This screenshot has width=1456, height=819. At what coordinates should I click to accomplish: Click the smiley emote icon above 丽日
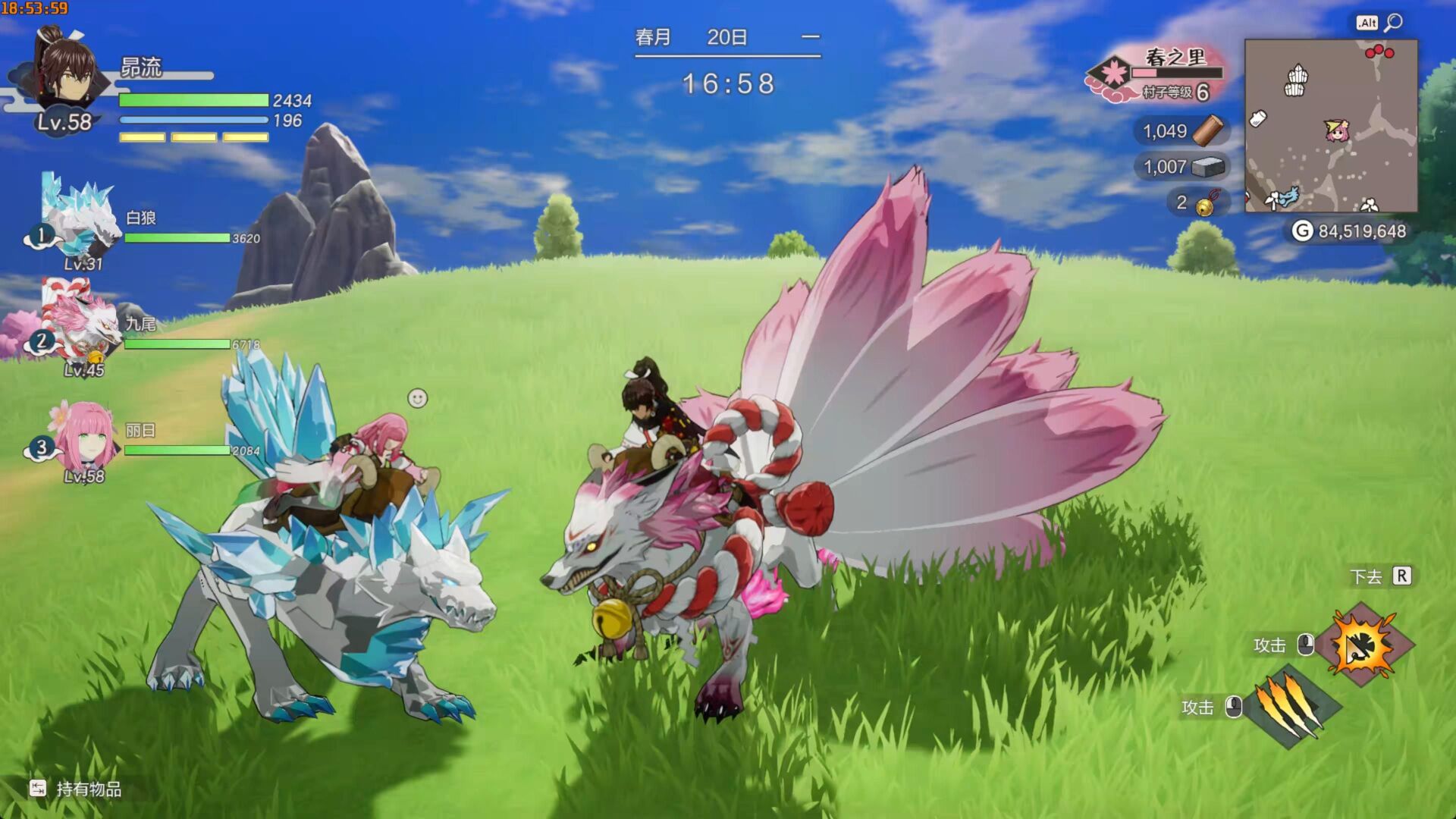tap(417, 398)
